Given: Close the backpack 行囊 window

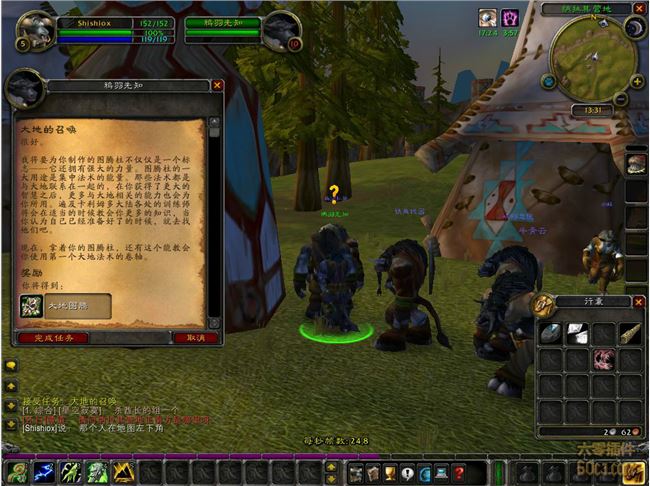Looking at the screenshot, I should (639, 301).
